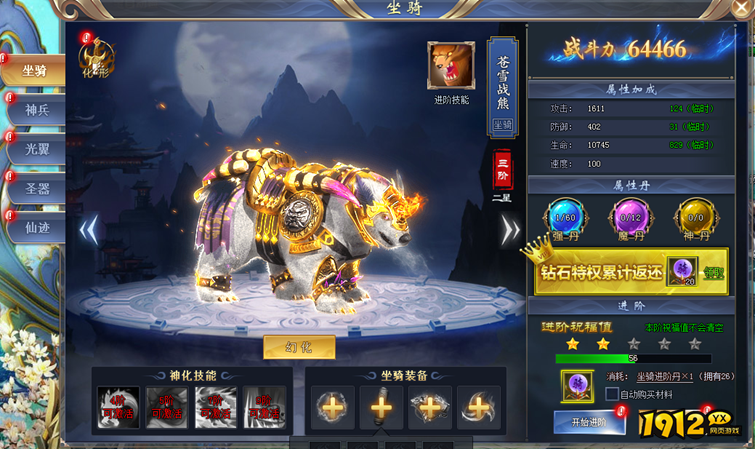This screenshot has height=449, width=755.
Task: Select the 4阶 可激活 skill slot
Action: pos(118,406)
